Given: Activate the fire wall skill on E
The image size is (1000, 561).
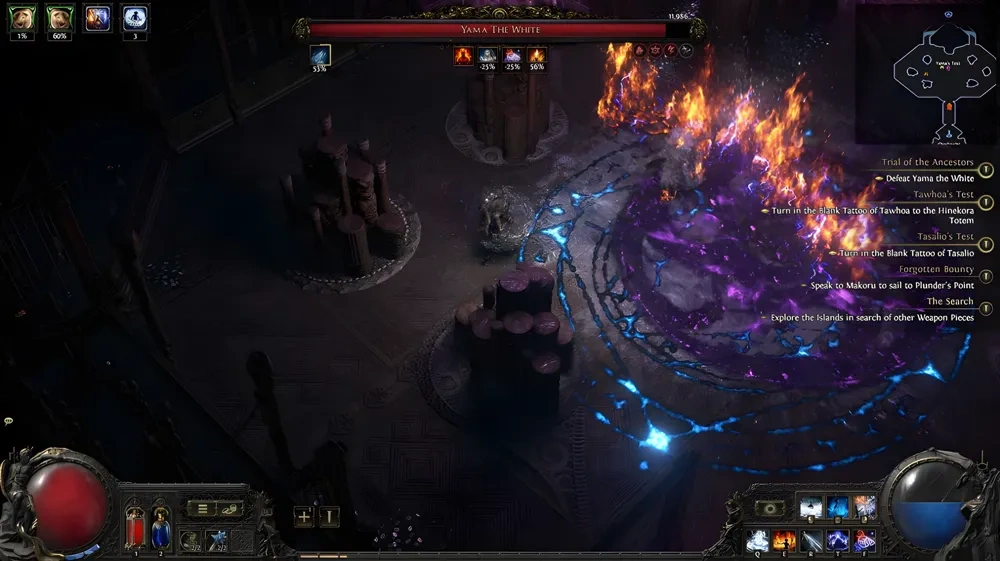Looking at the screenshot, I should click(783, 541).
